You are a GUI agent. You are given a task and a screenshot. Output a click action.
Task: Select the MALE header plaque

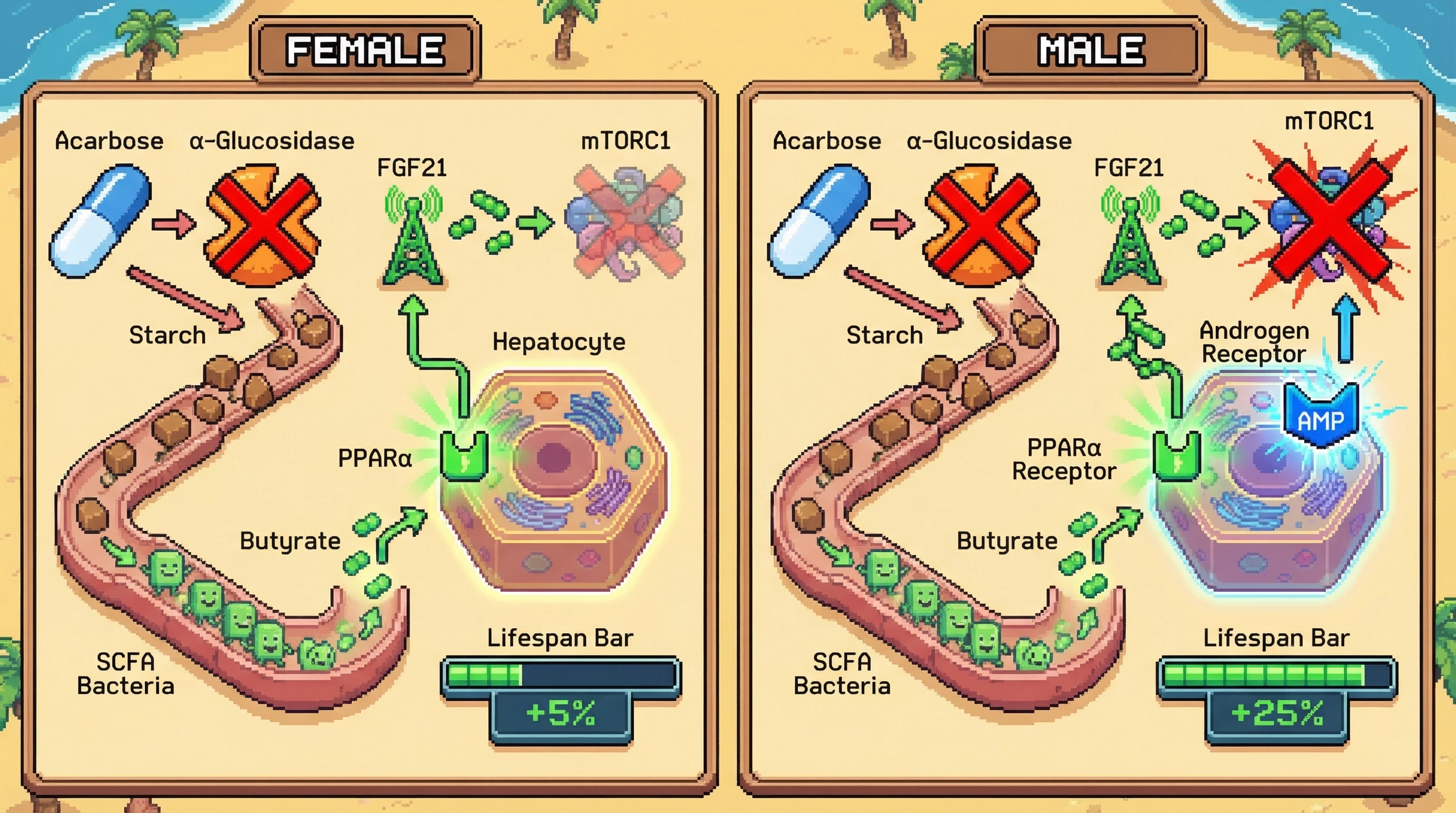(1090, 50)
